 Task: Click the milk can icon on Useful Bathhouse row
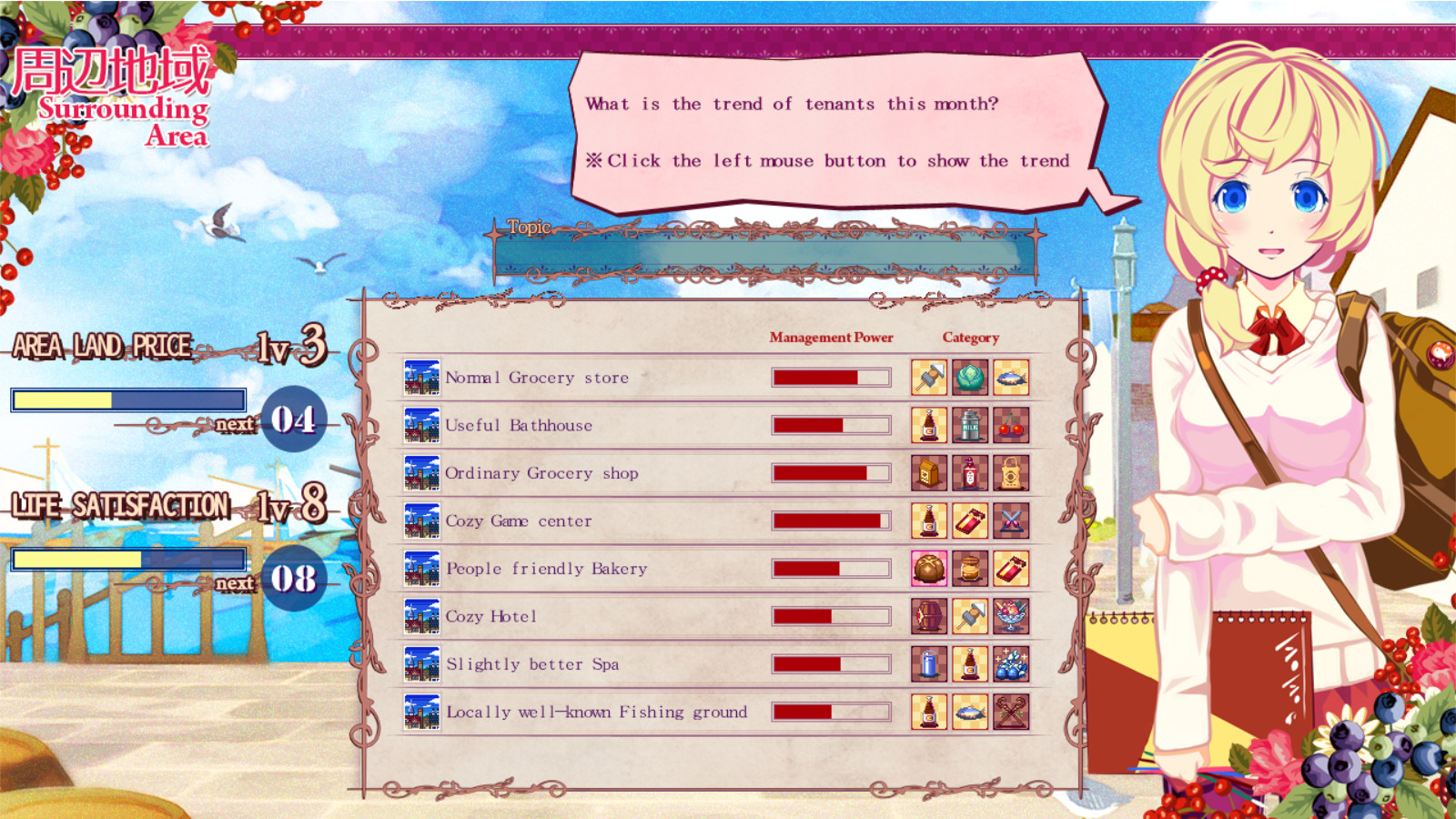[x=971, y=425]
